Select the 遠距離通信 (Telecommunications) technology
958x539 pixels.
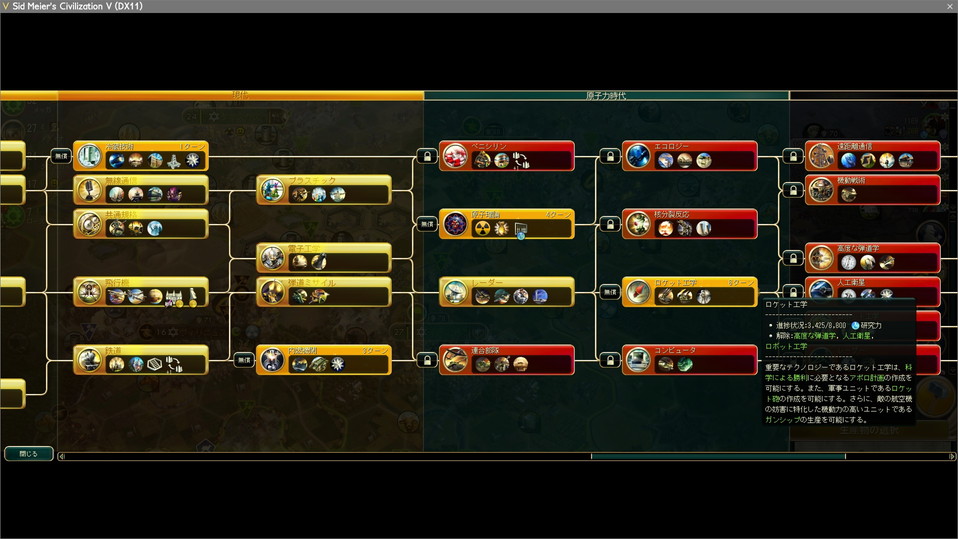(x=873, y=156)
